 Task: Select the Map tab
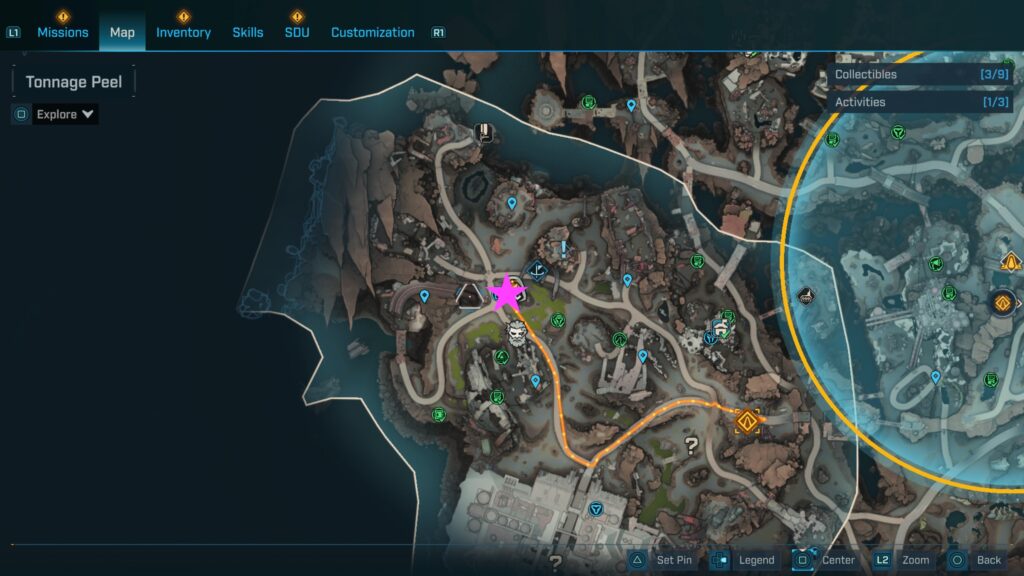point(122,32)
